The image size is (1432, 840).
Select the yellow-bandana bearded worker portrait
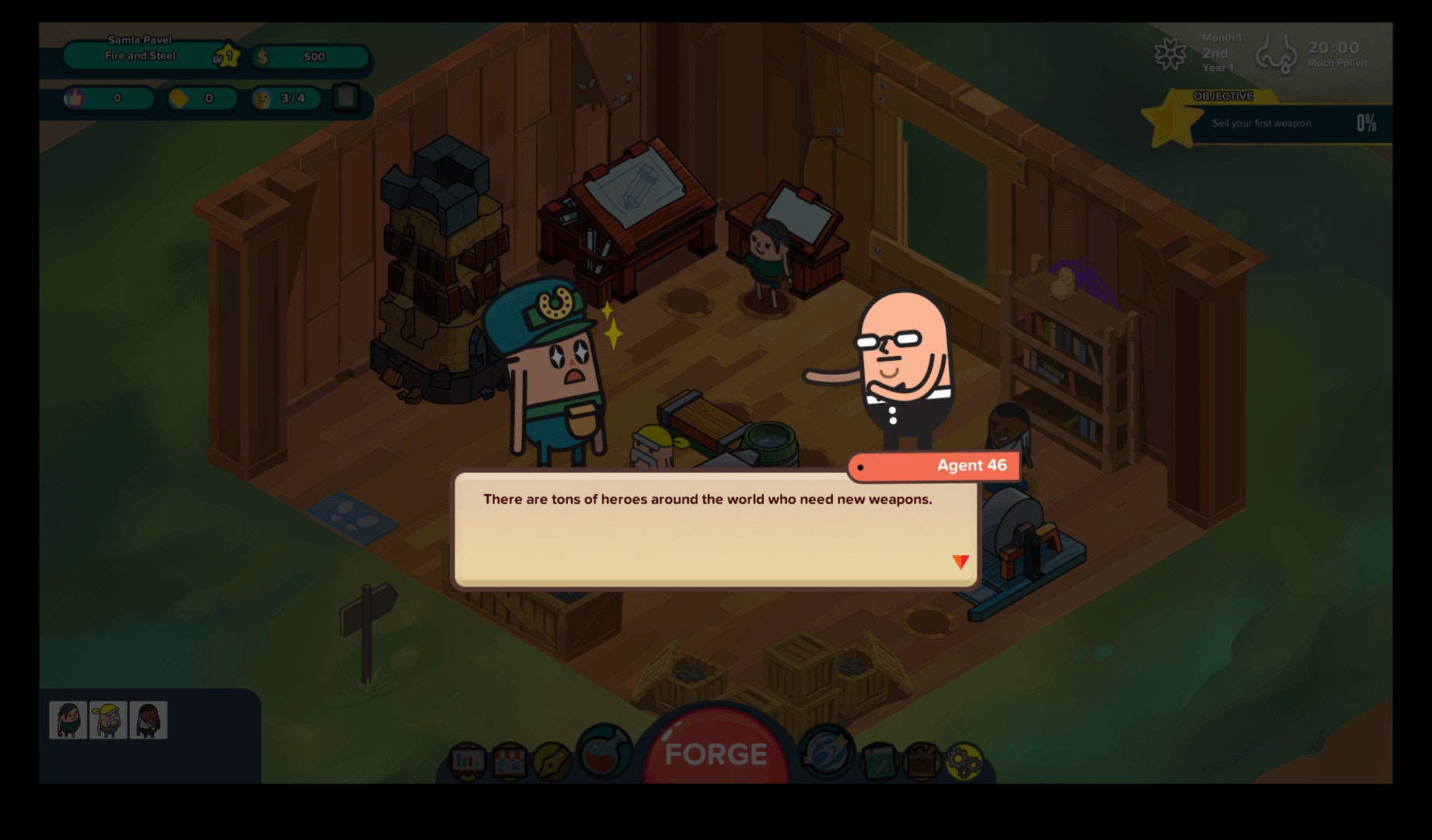108,720
